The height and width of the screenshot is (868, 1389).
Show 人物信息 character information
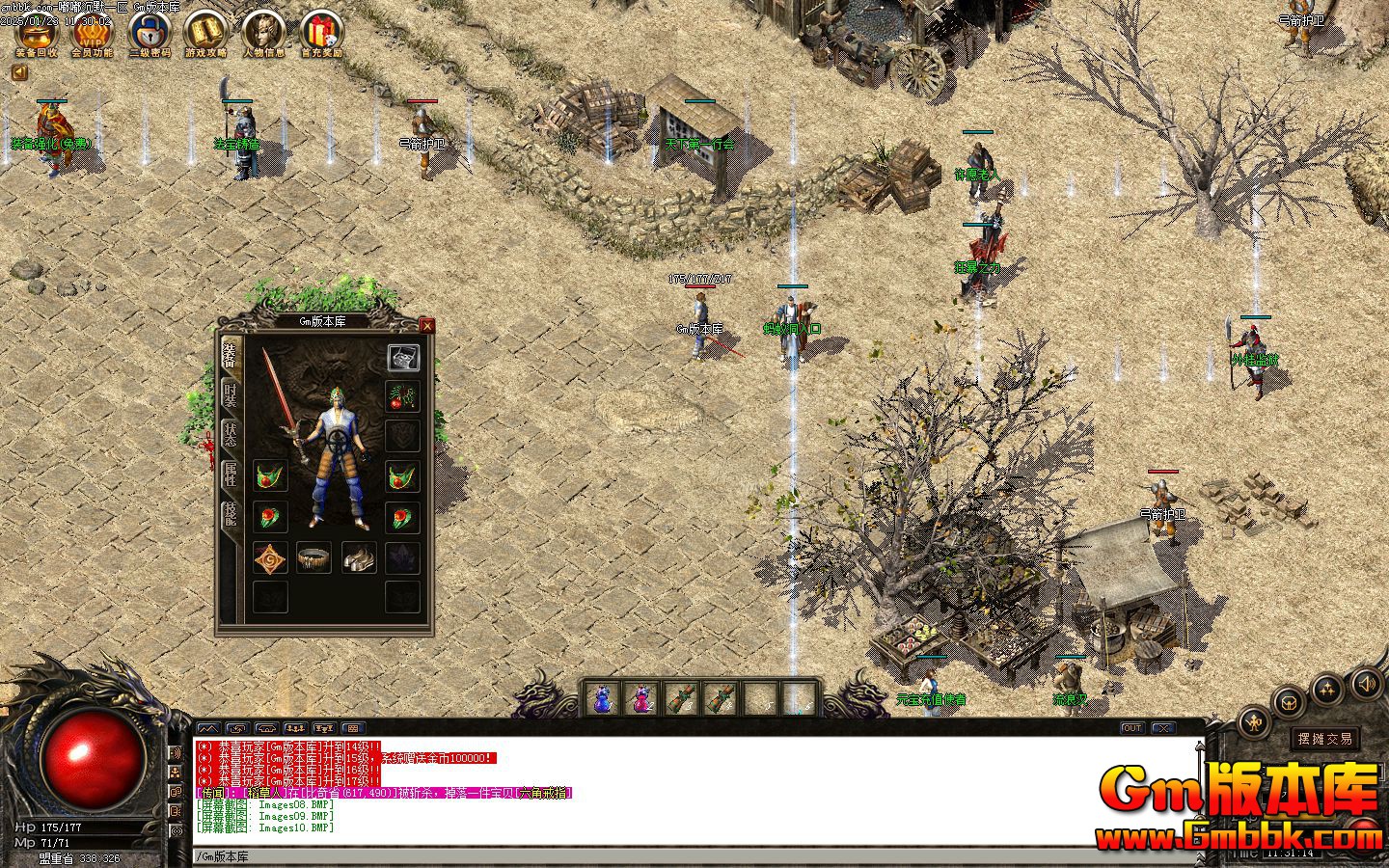tap(263, 33)
